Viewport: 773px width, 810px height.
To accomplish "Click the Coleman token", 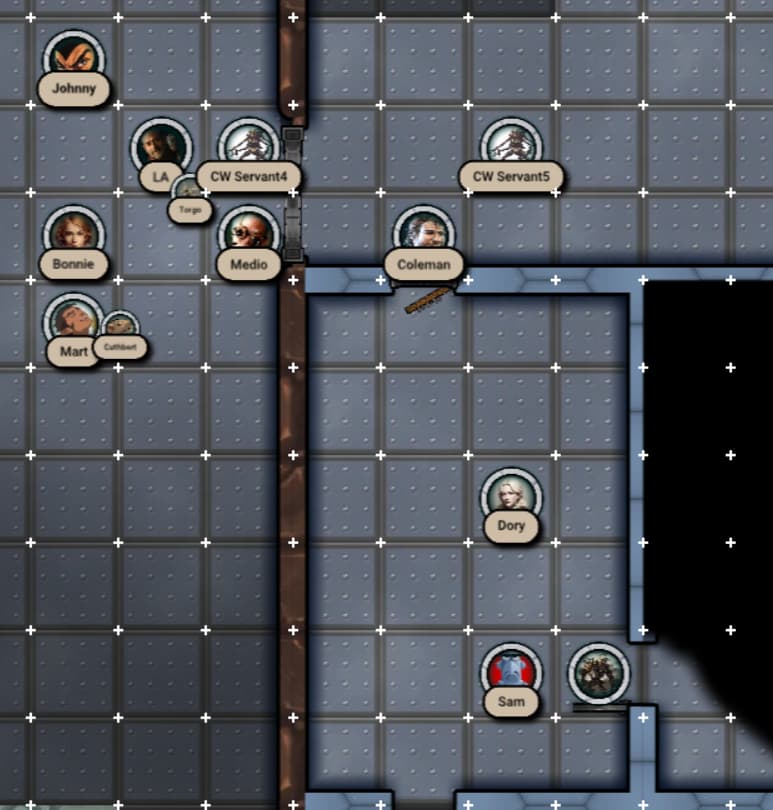I will click(x=424, y=234).
